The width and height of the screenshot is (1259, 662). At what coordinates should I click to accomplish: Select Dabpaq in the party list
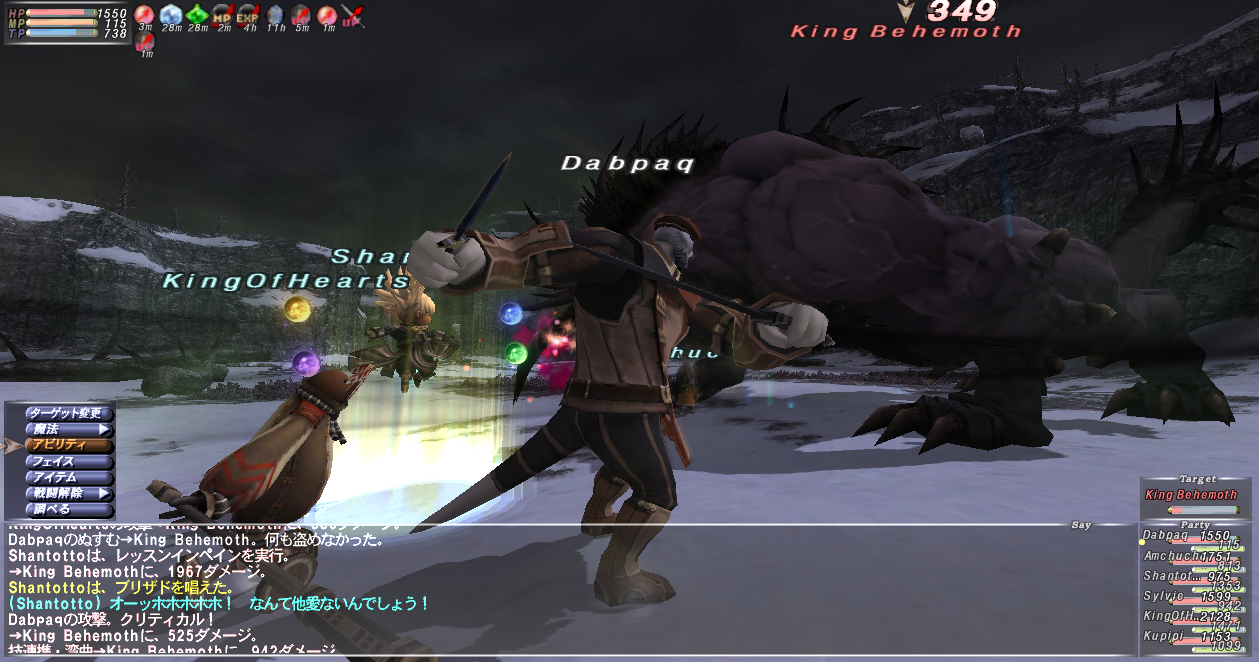(1190, 537)
